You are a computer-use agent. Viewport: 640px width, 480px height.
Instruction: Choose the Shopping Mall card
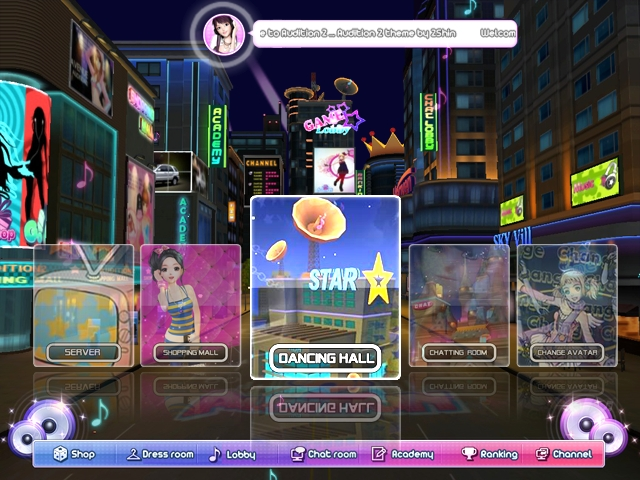[190, 305]
